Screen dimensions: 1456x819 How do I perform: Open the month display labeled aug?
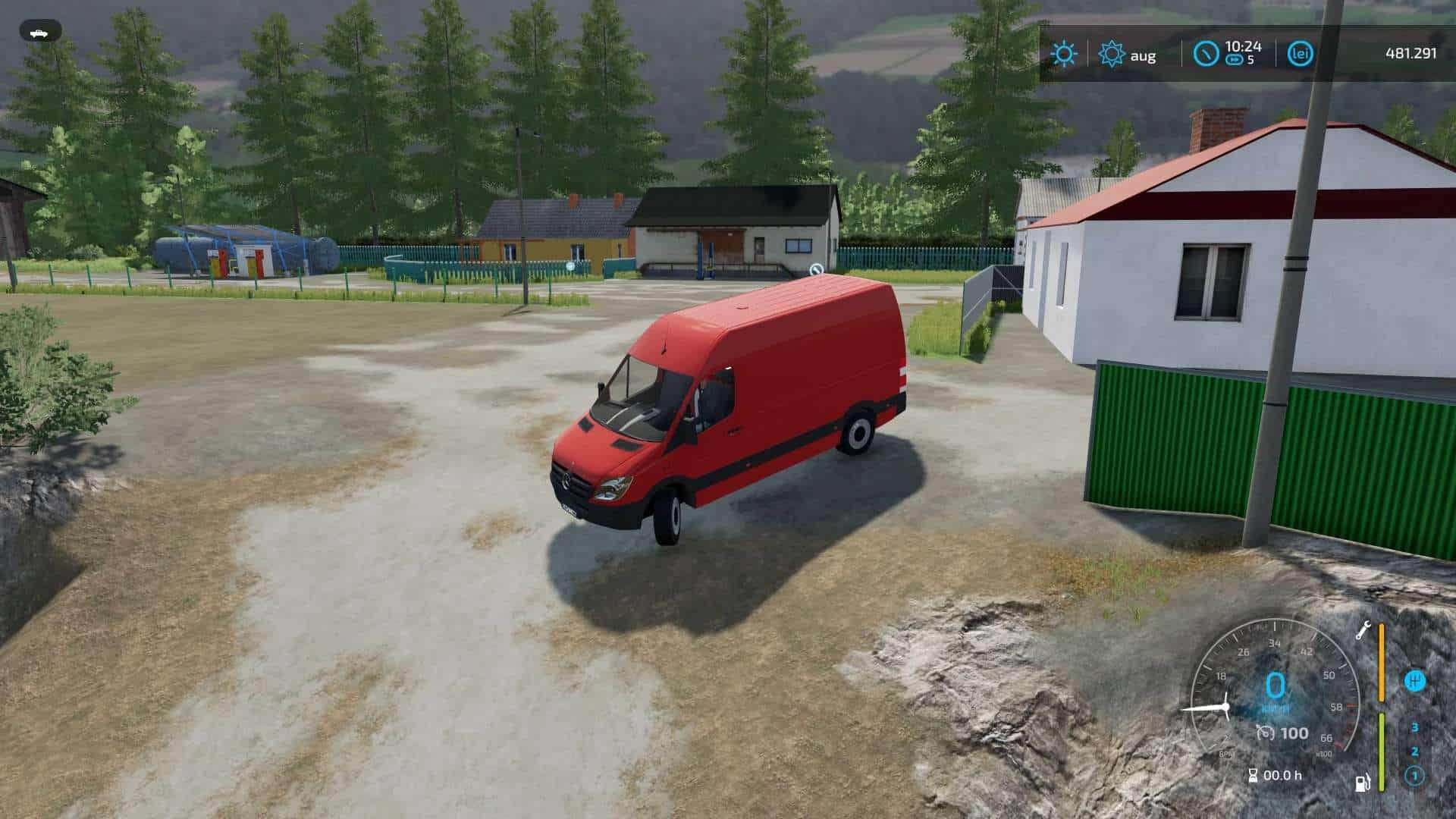(x=1143, y=55)
